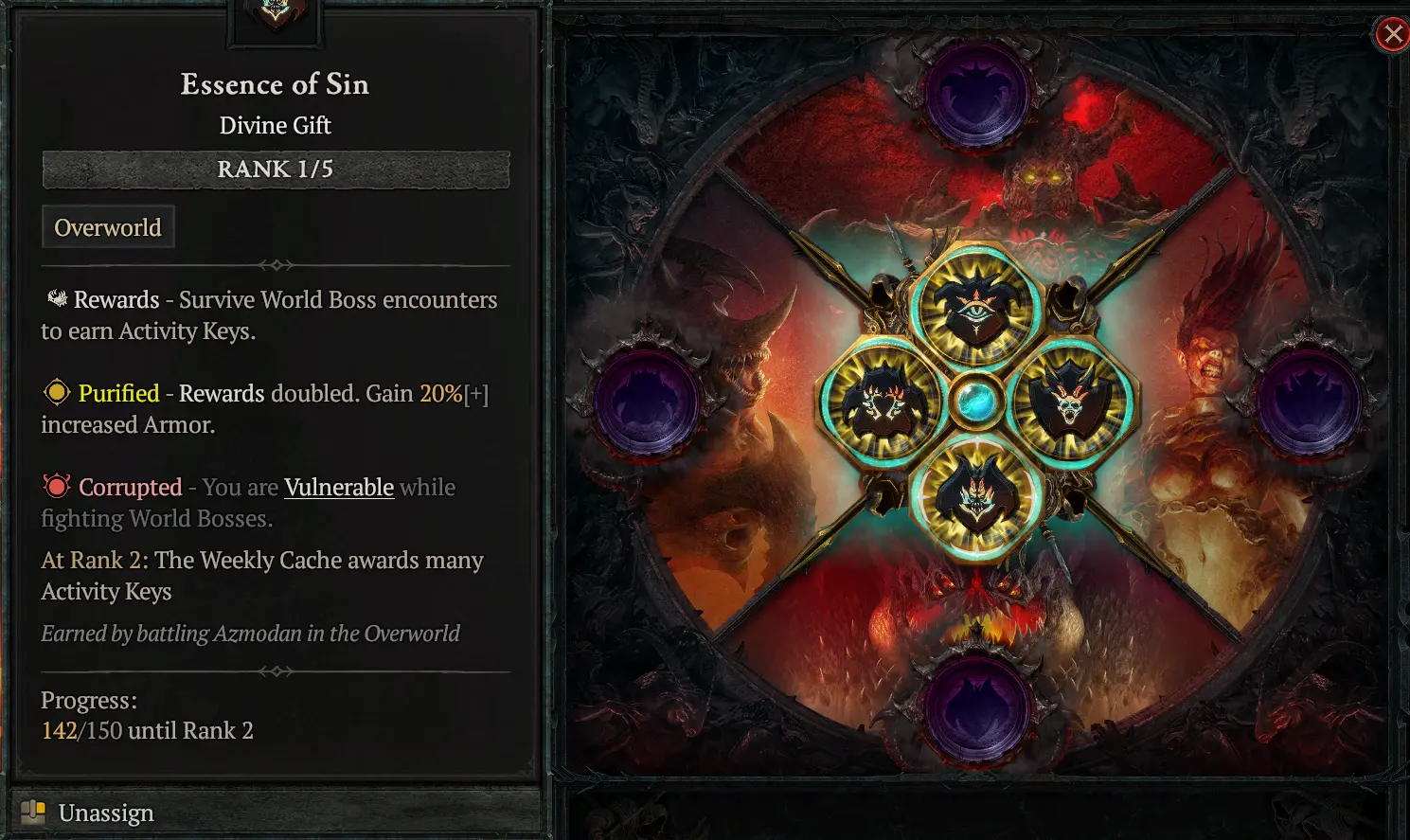Open the Vulnerable keyword link

(x=339, y=487)
